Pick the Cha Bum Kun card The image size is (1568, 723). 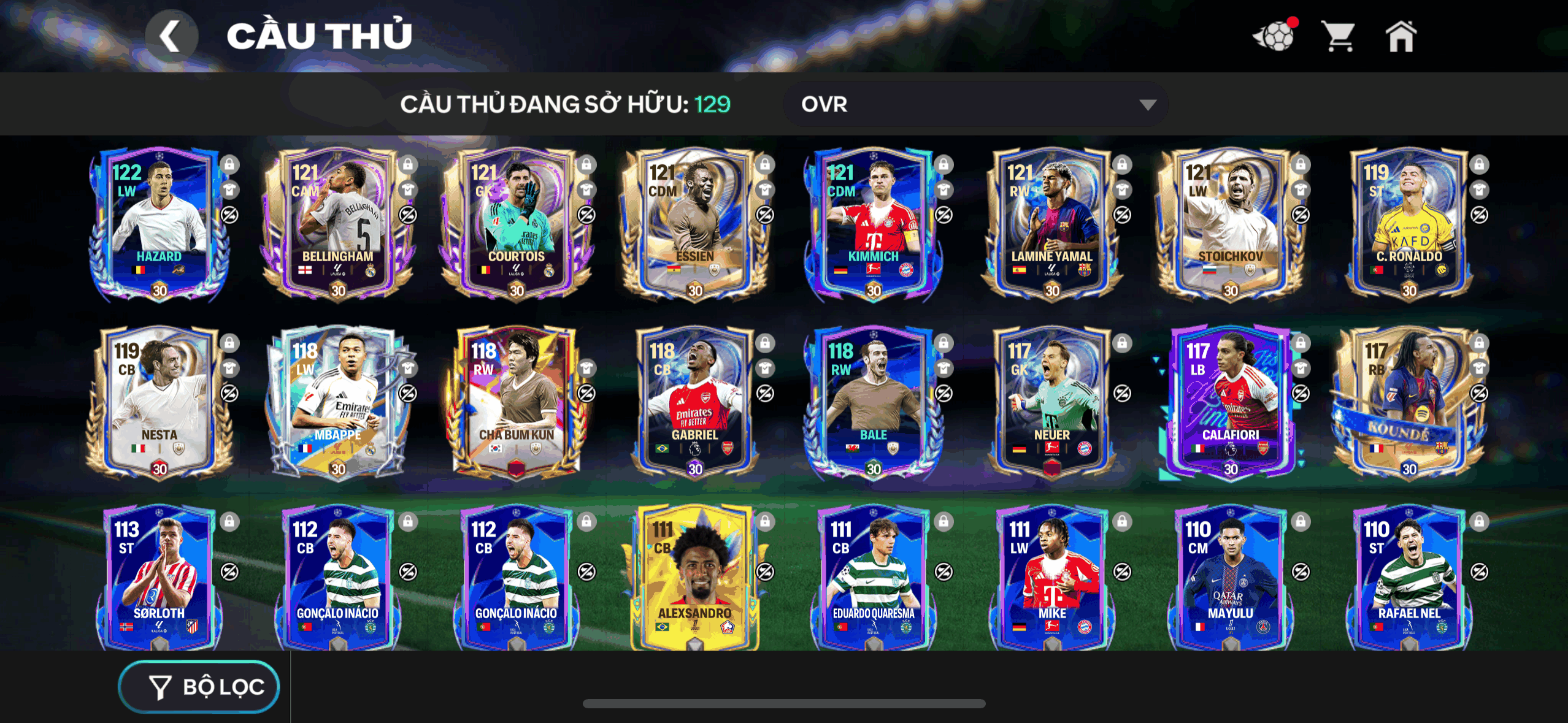(516, 402)
